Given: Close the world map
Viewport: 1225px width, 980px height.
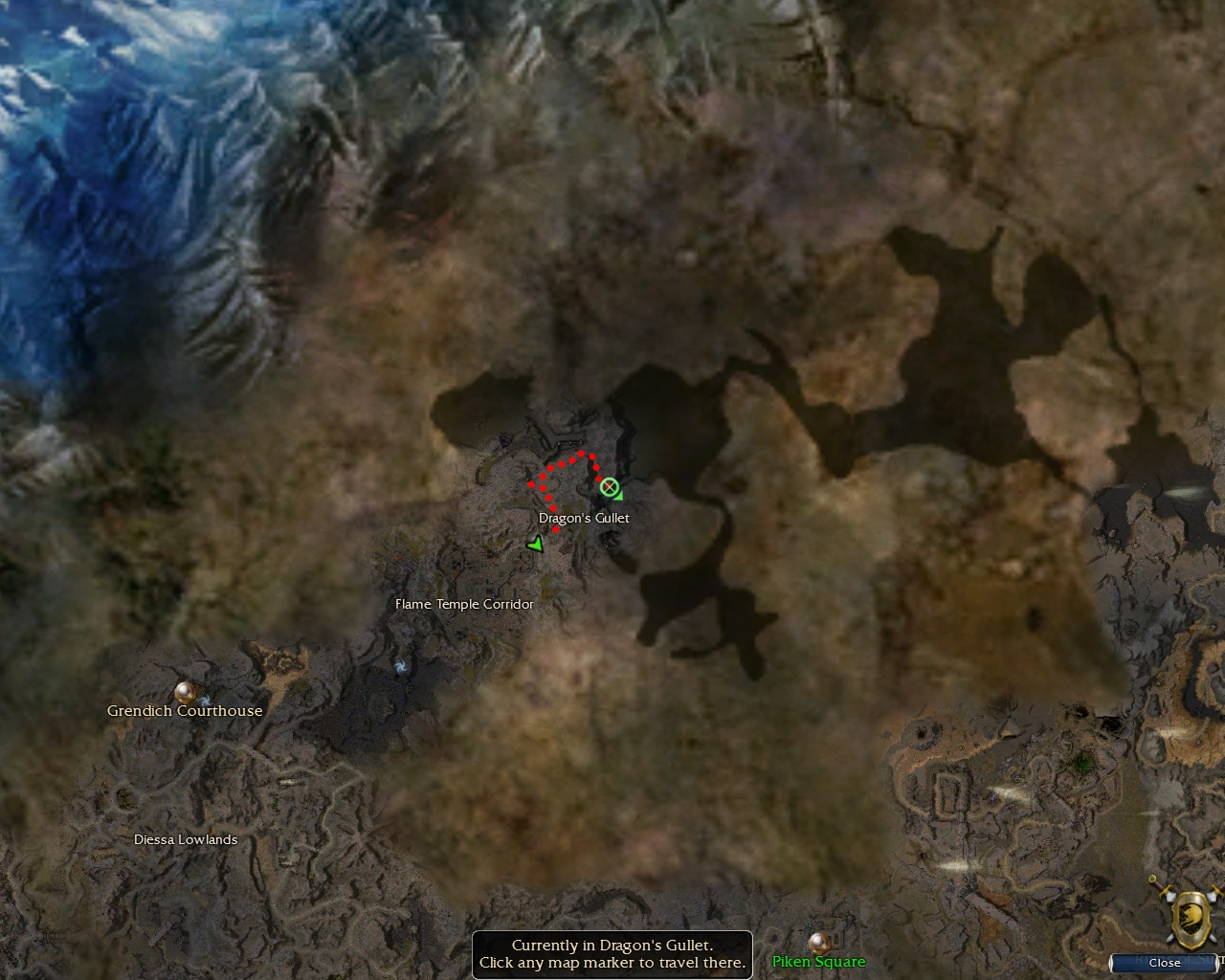Looking at the screenshot, I should [x=1164, y=963].
